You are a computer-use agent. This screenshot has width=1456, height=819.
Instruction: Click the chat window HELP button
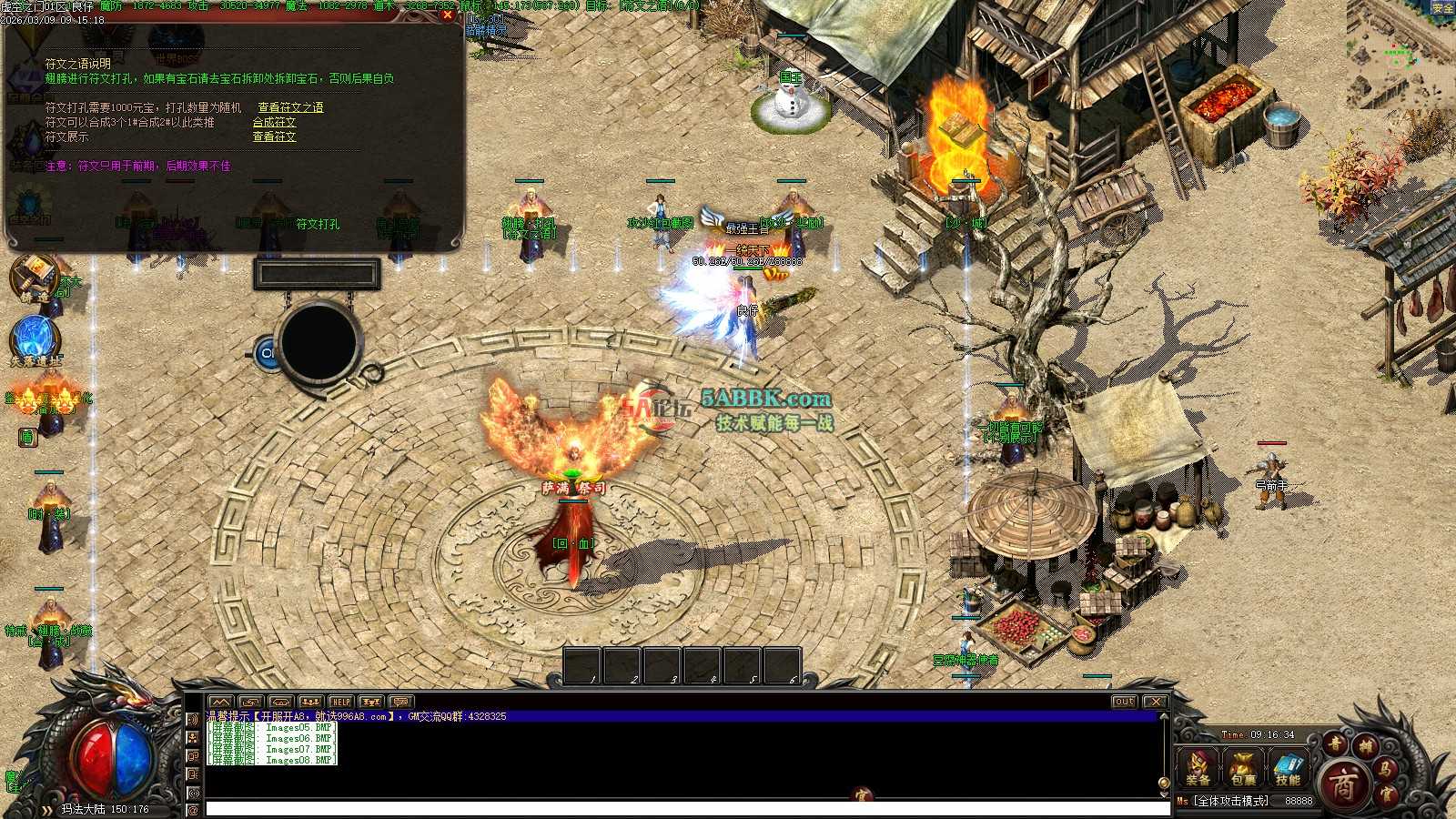pos(340,702)
